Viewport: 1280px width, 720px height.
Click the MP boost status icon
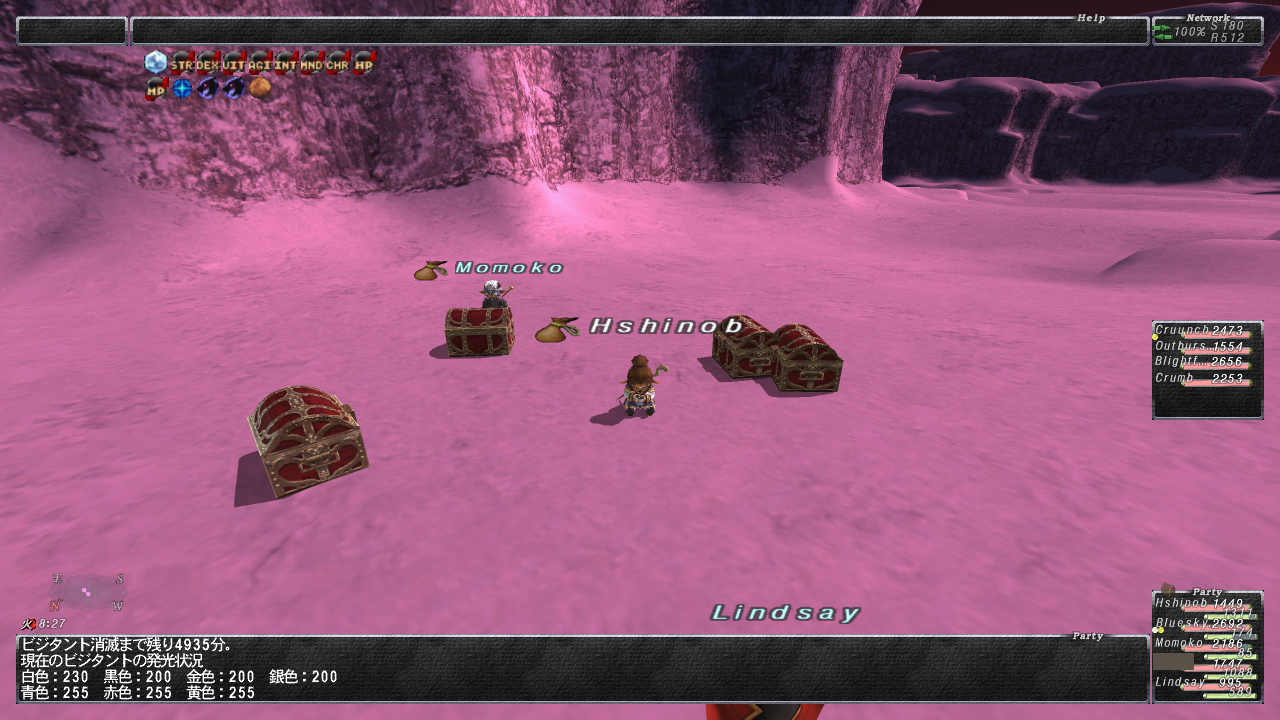tap(155, 89)
